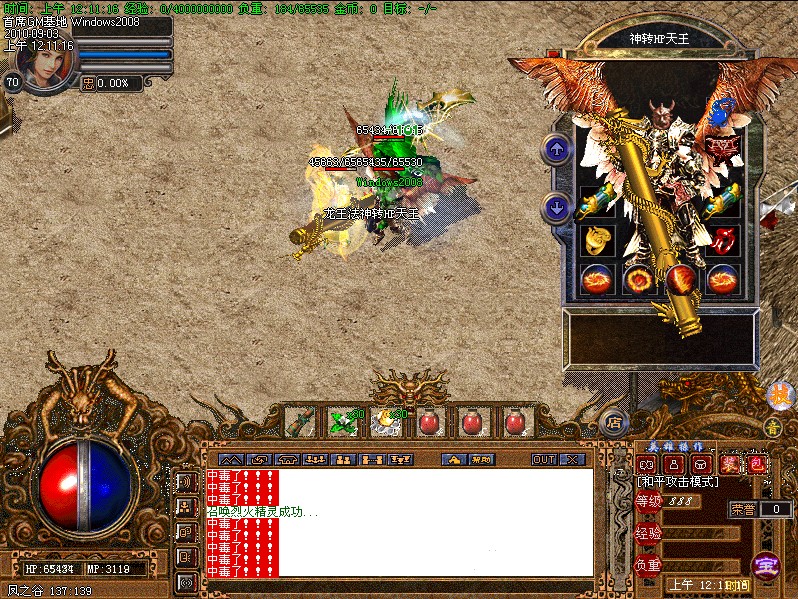Click the up arrow on equipment panel
The image size is (798, 599).
click(x=556, y=151)
